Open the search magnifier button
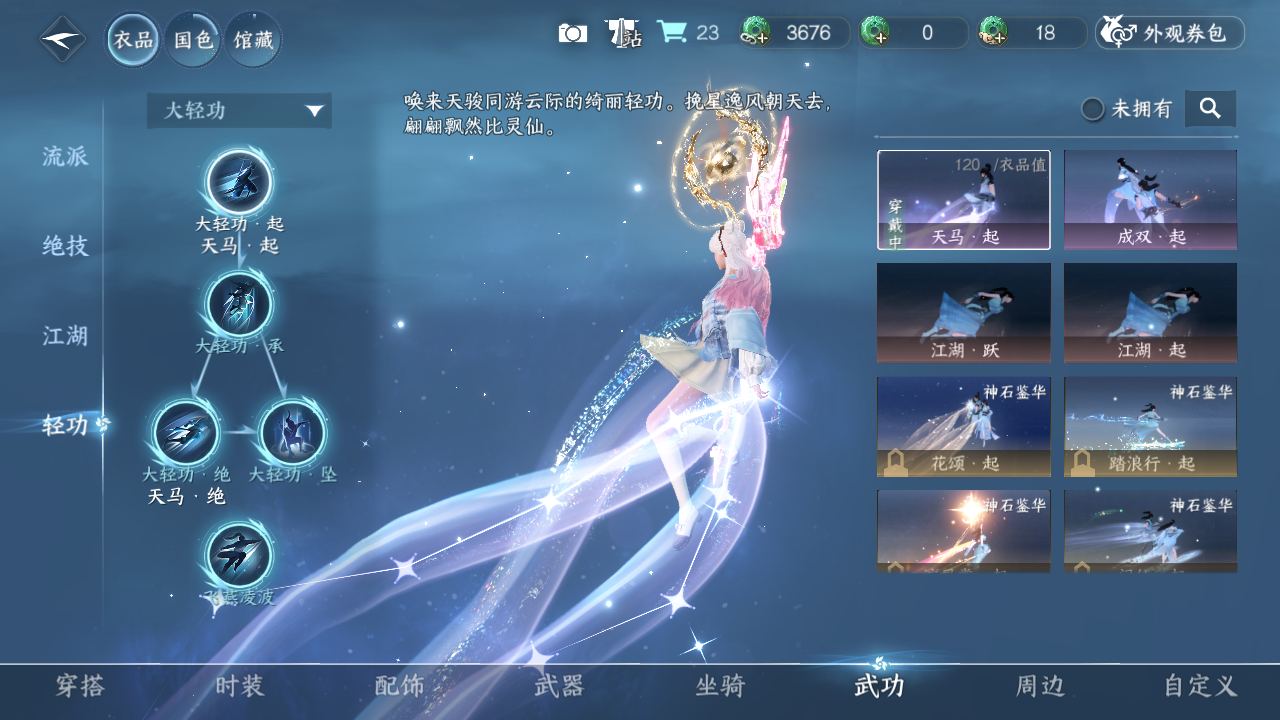The image size is (1280, 720). (1210, 108)
